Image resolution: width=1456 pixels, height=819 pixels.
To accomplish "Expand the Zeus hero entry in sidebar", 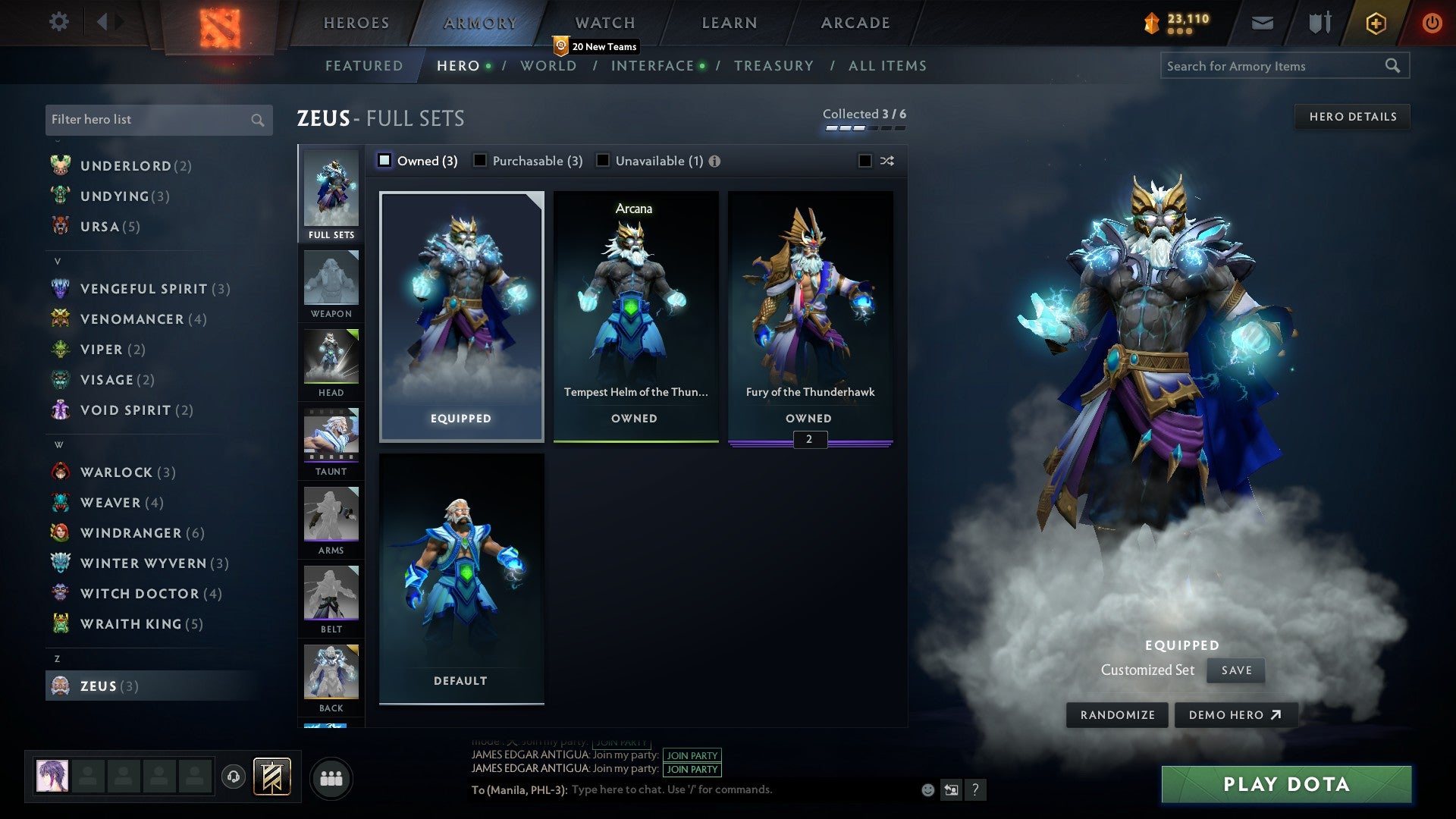I will pyautogui.click(x=106, y=686).
